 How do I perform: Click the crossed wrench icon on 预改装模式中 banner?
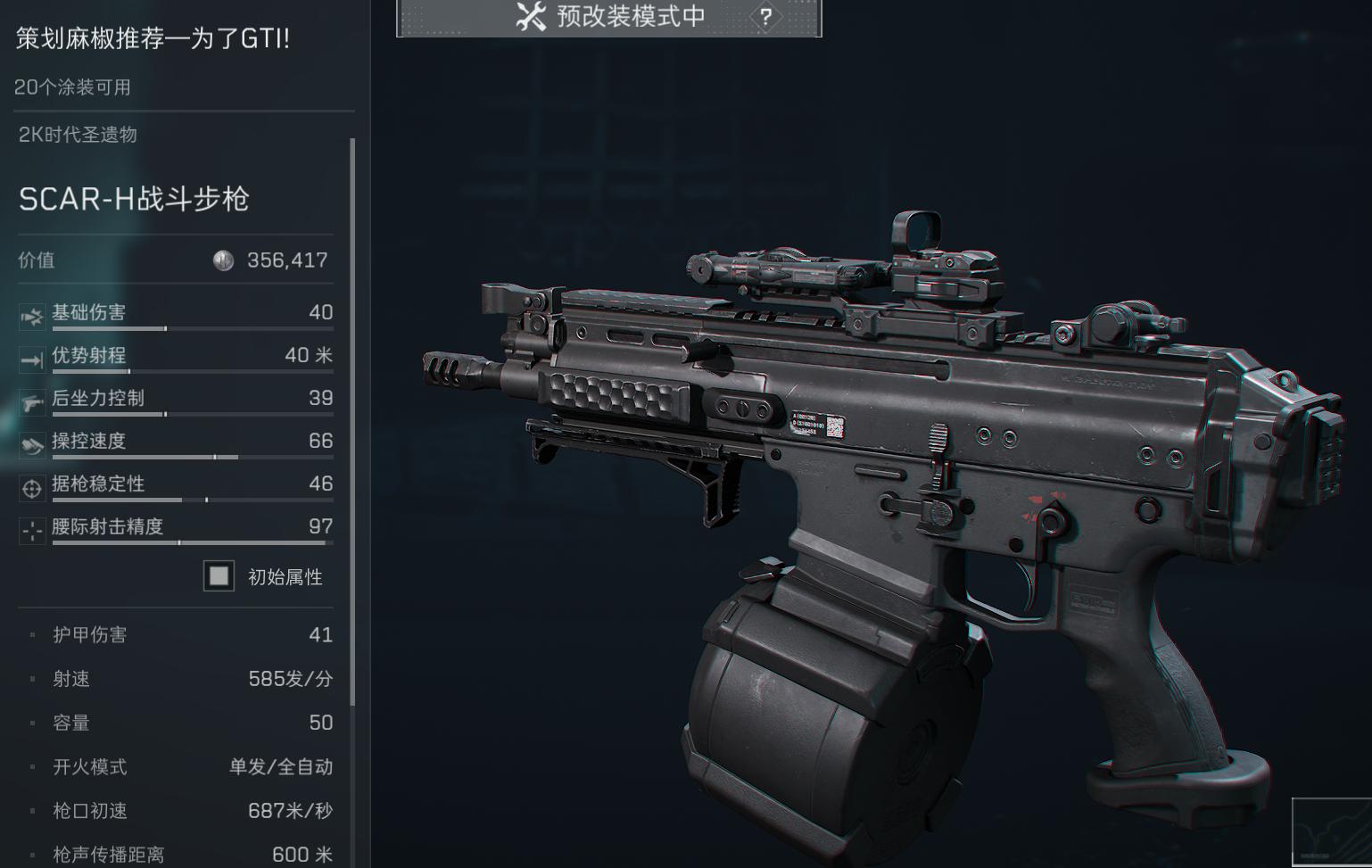click(529, 16)
